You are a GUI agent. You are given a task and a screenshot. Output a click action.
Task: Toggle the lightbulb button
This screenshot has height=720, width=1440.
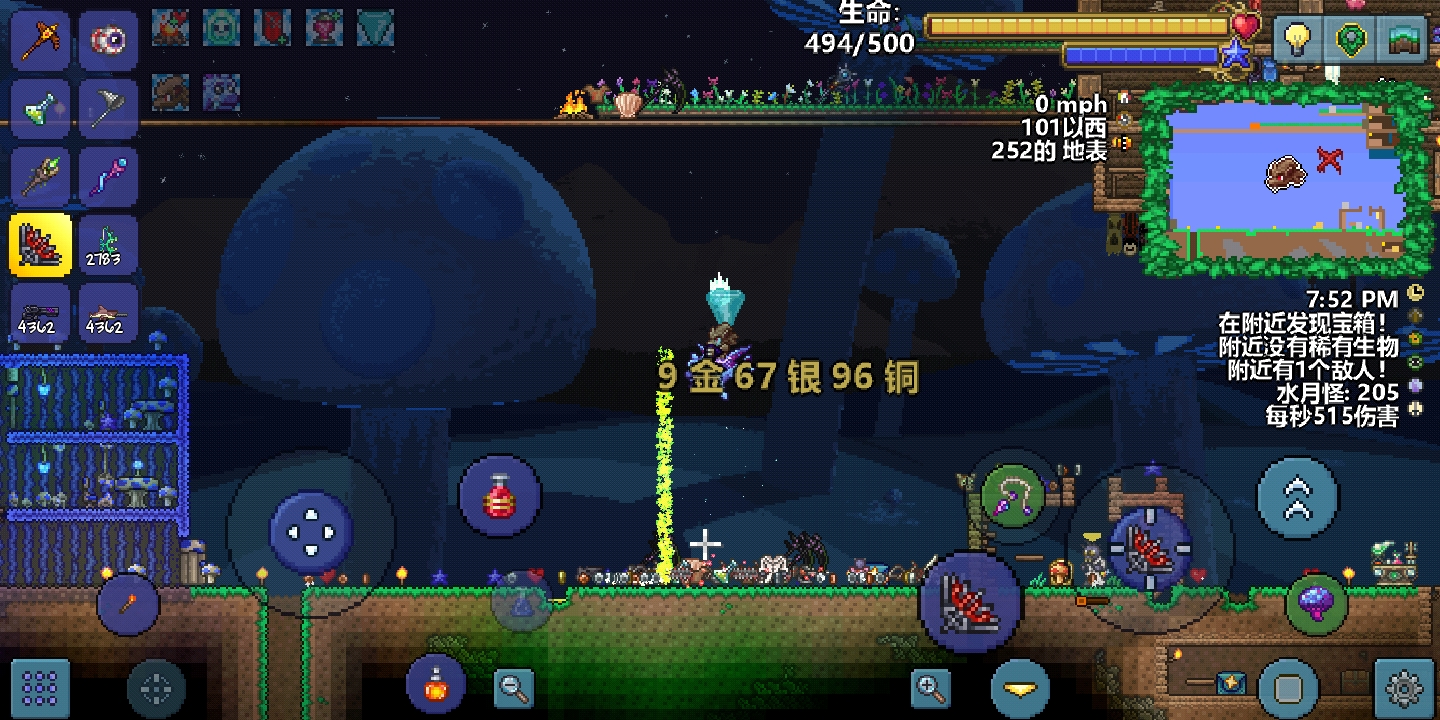(1297, 40)
